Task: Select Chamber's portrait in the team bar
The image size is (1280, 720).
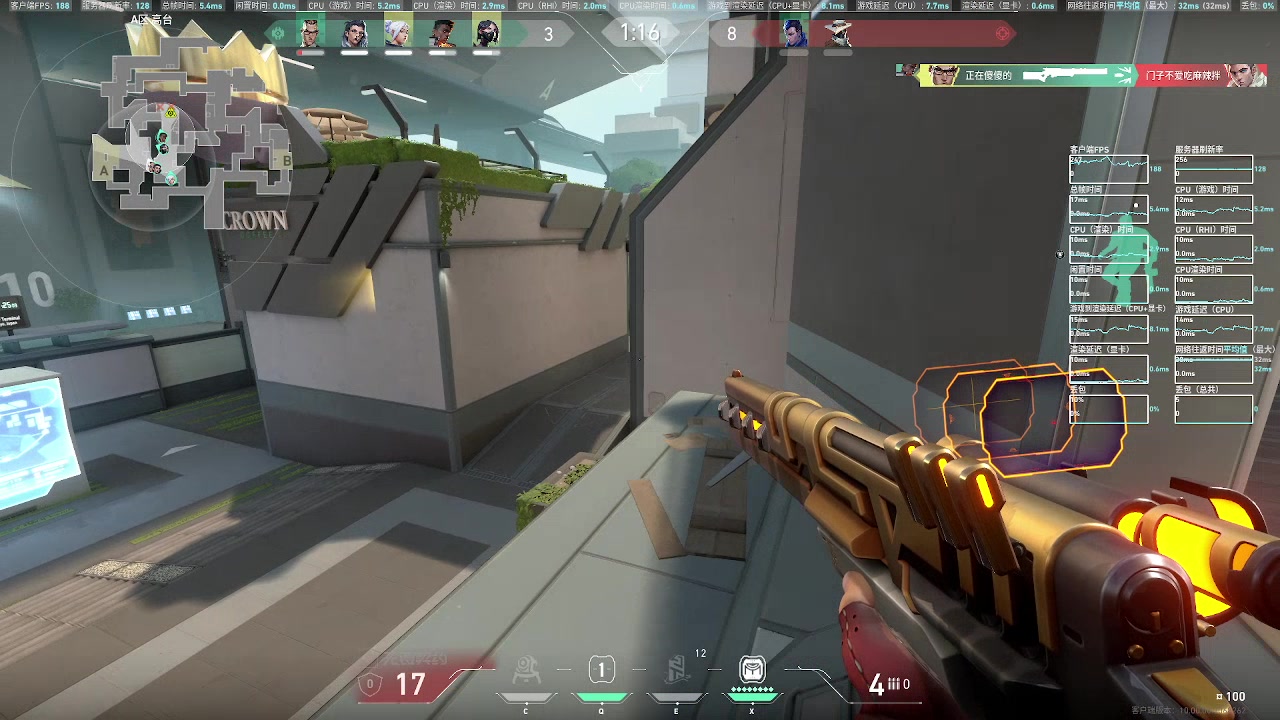Action: tap(312, 34)
